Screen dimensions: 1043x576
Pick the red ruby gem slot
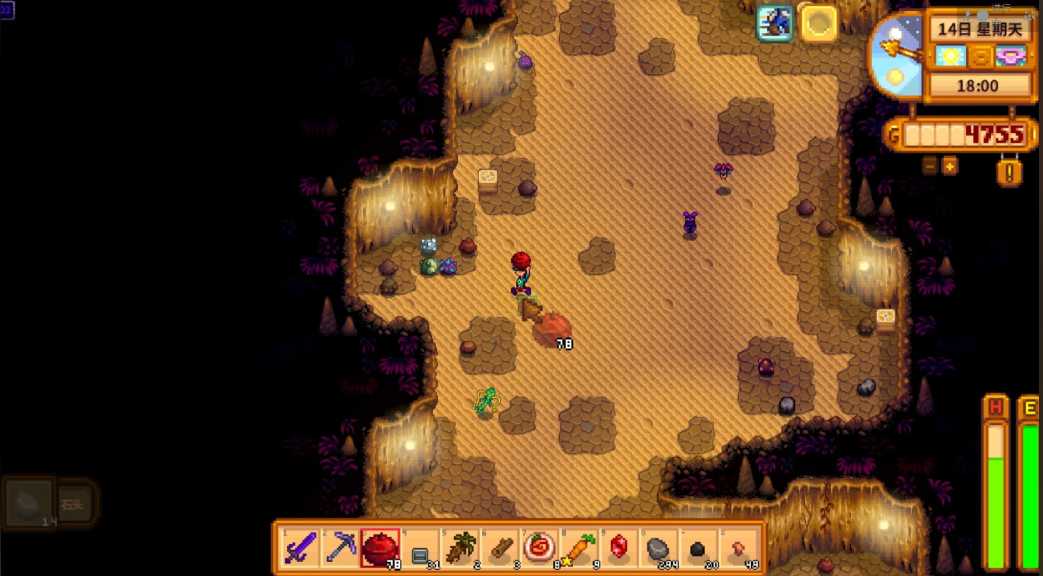619,547
